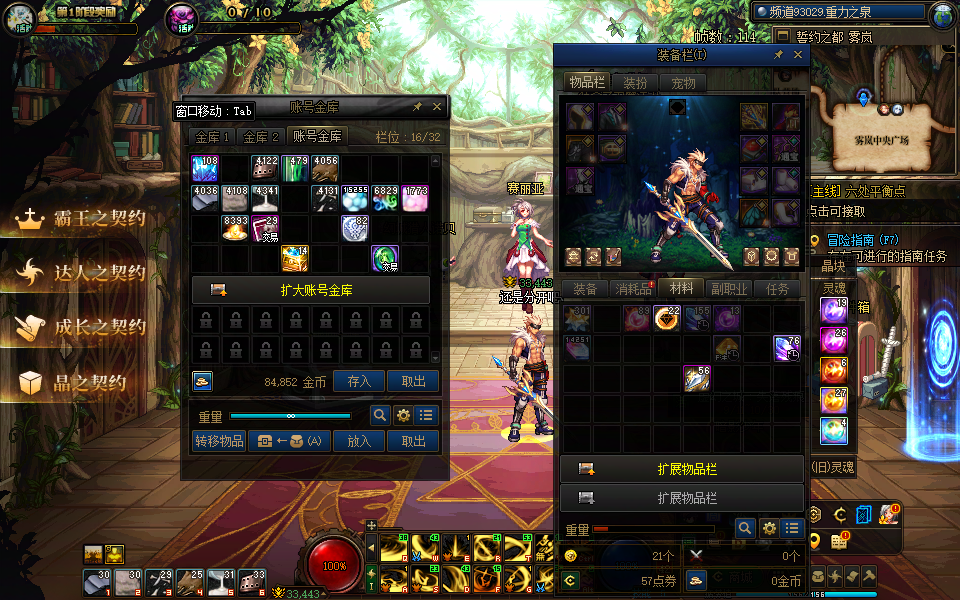Screen dimensions: 960x600
Task: Click the 扩大账号金库 expand vault button
Action: (x=311, y=290)
